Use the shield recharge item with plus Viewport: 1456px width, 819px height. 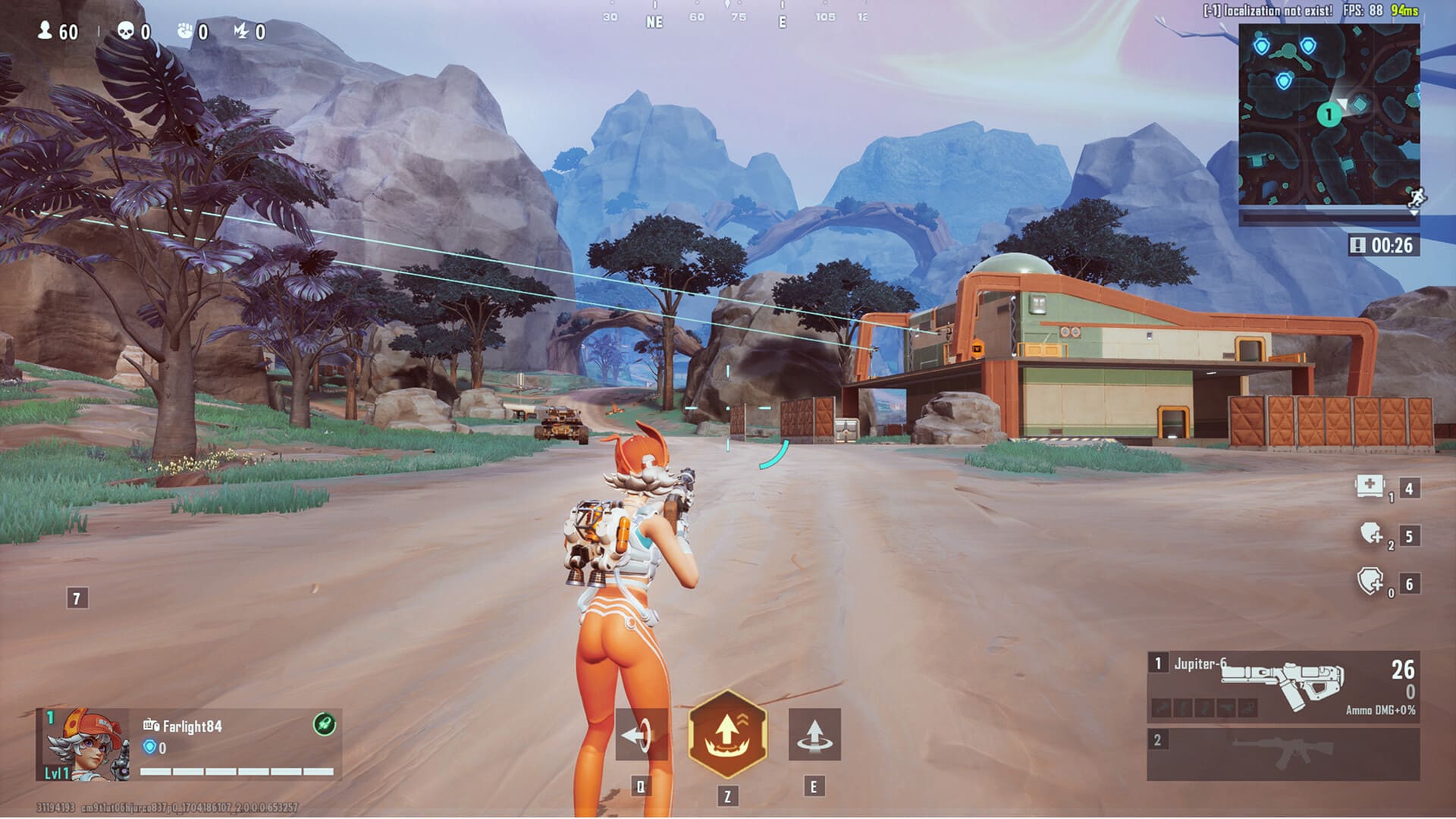click(x=1371, y=535)
